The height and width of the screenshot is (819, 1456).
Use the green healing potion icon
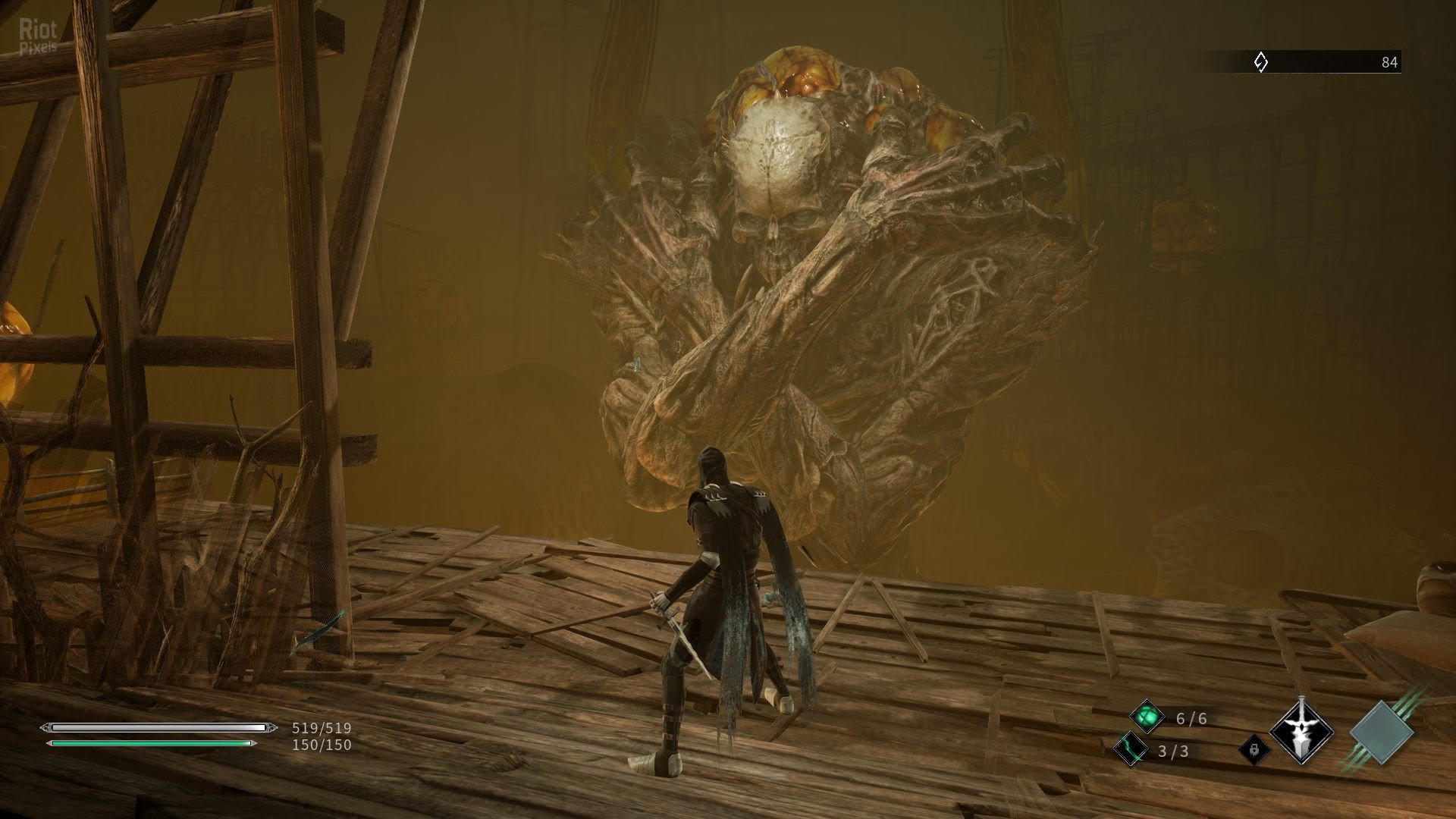tap(1147, 717)
